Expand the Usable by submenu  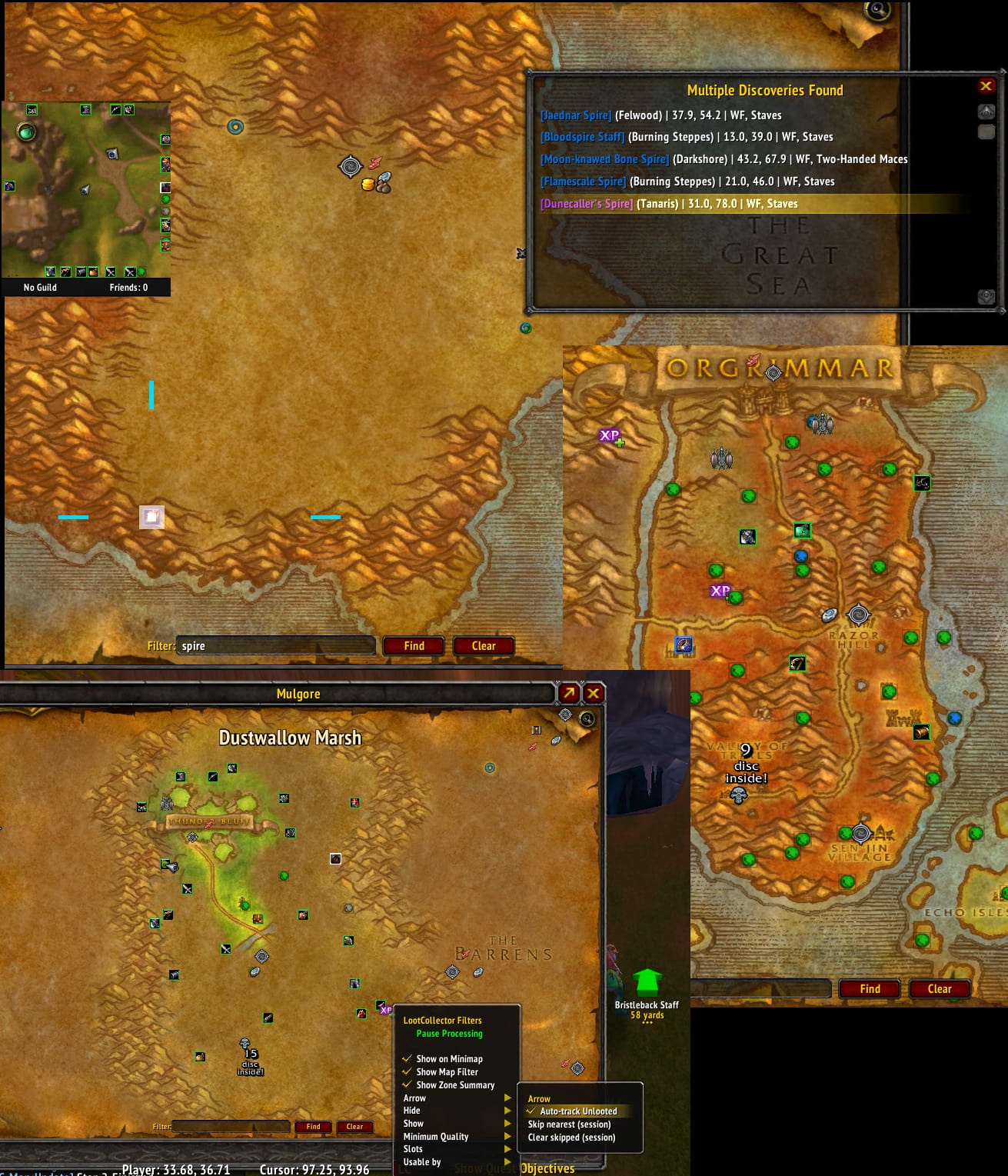click(x=422, y=1161)
